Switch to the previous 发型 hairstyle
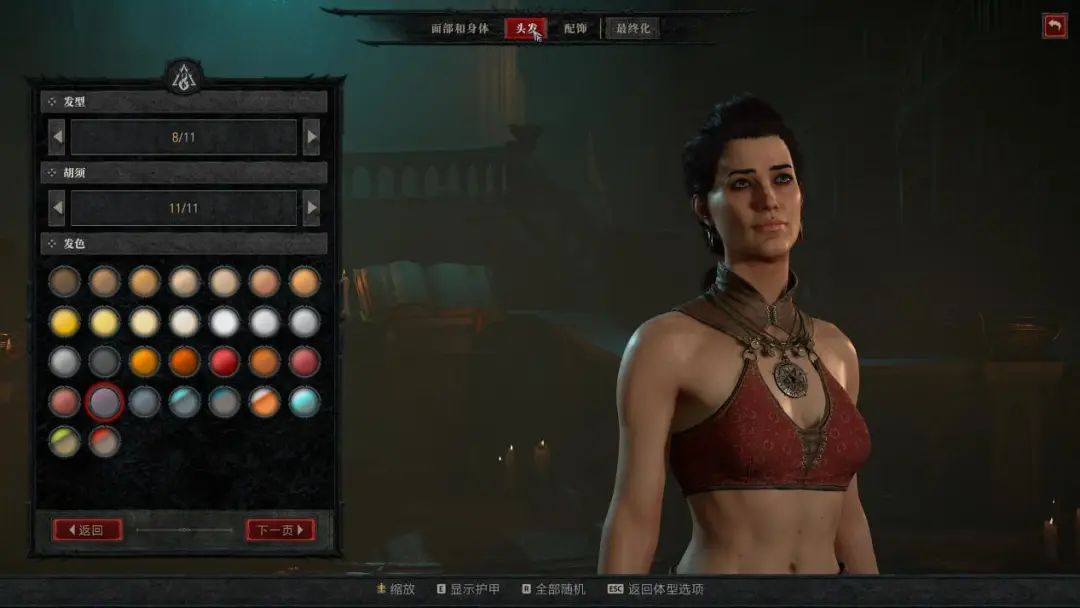The image size is (1080, 608). 57,137
